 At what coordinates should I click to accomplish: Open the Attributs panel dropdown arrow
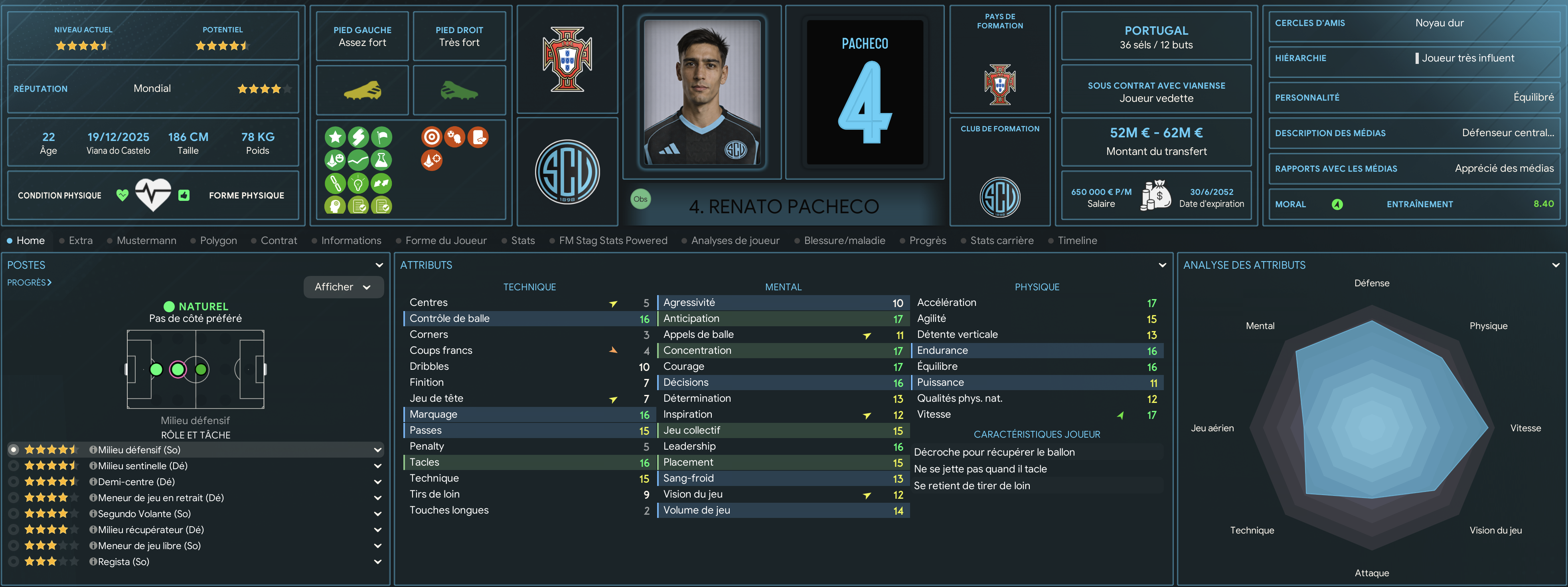click(x=1162, y=265)
